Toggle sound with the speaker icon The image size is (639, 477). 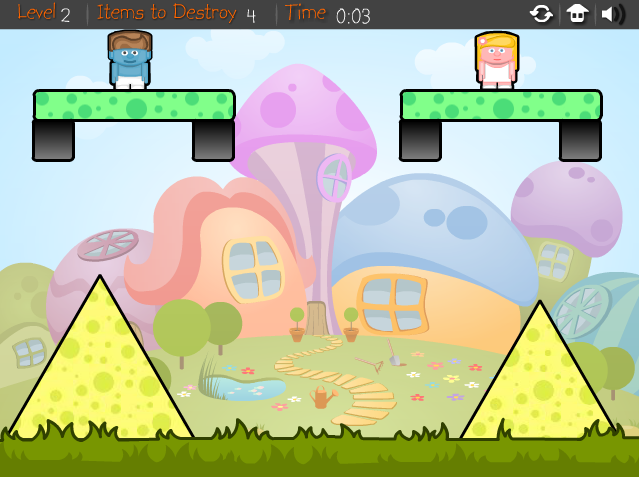[x=611, y=14]
